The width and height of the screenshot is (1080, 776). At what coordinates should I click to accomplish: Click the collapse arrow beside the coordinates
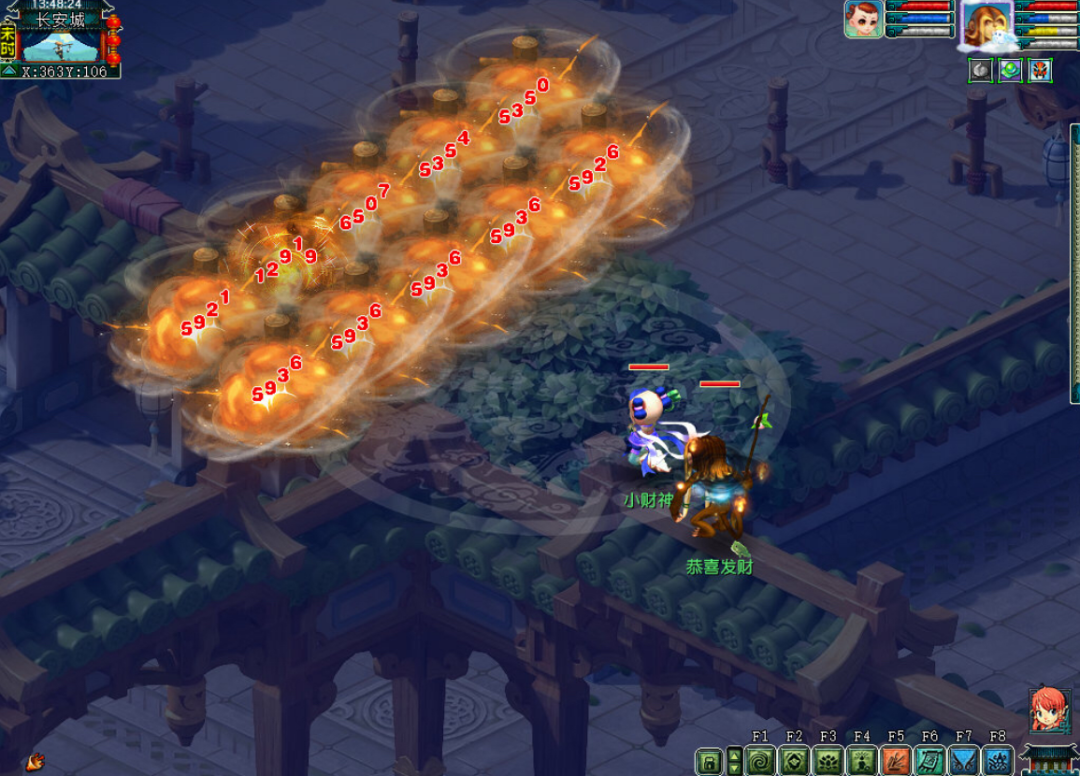pyautogui.click(x=8, y=71)
